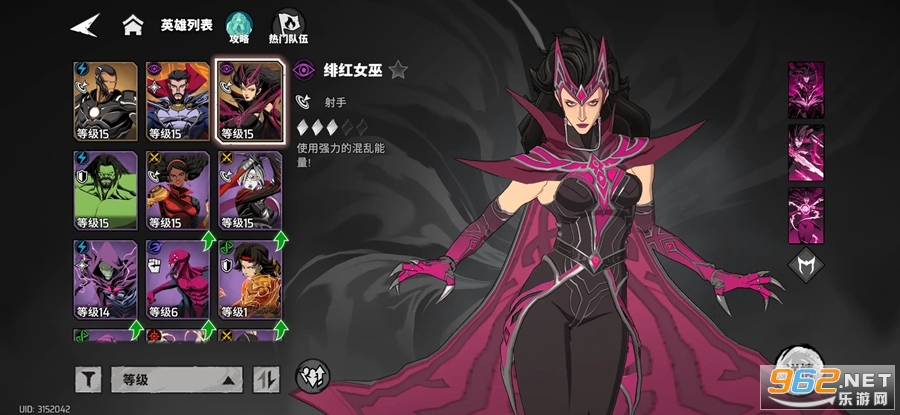This screenshot has height=415, width=900.
Task: Open the 等级 sort dropdown
Action: coord(177,379)
